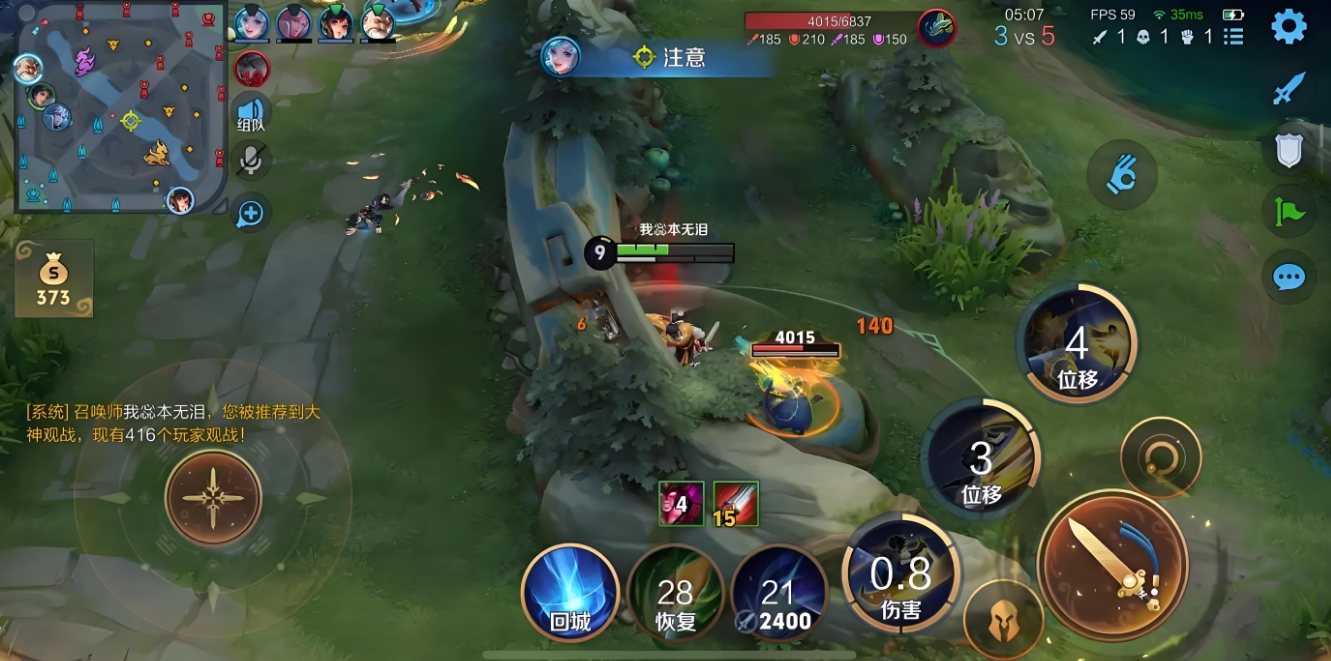Click the magnifier plus button below microphone
This screenshot has width=1331, height=661.
(250, 212)
